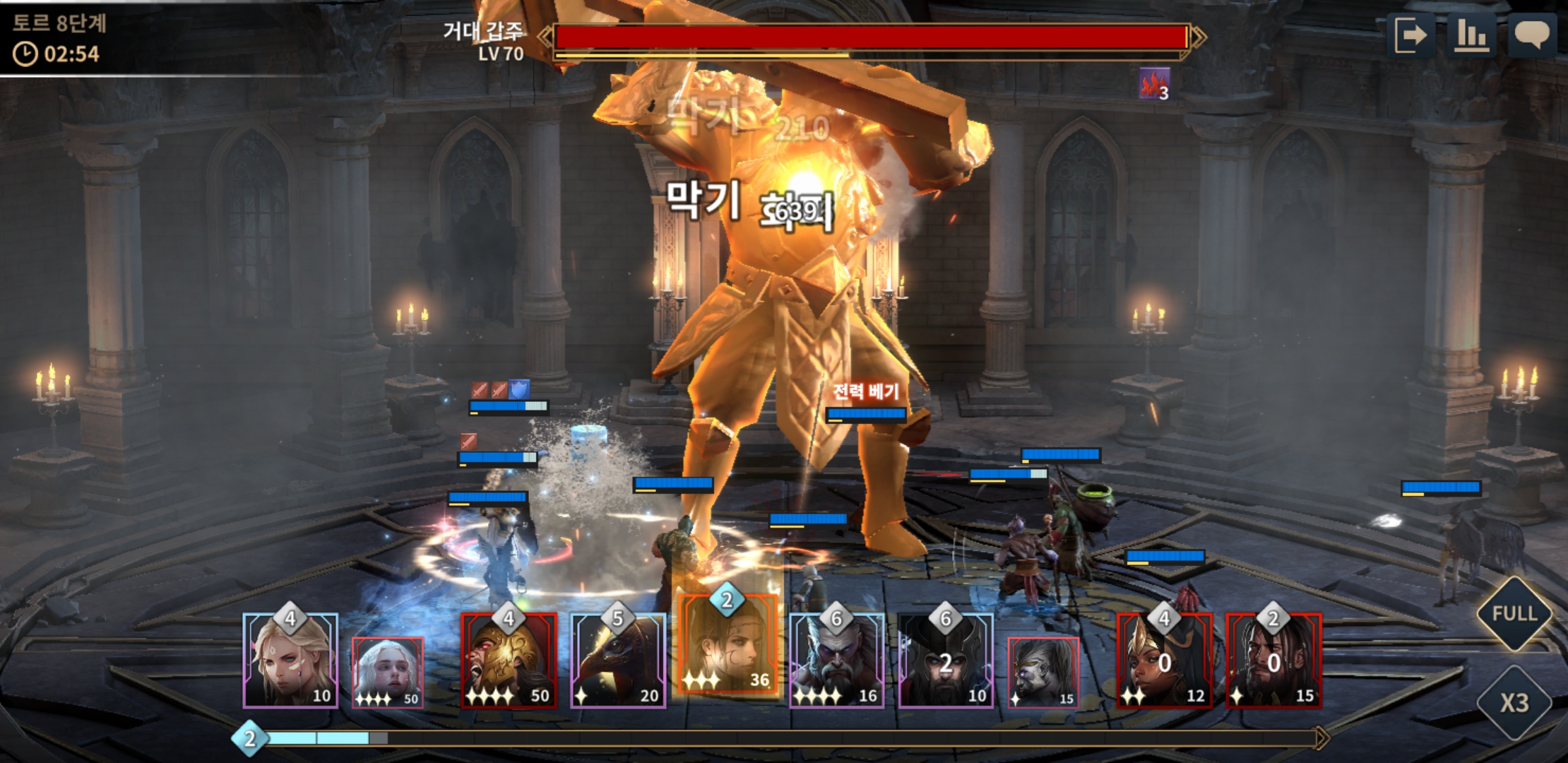Open the battle statistics bar-chart button
This screenshot has width=1568, height=763.
click(1471, 35)
